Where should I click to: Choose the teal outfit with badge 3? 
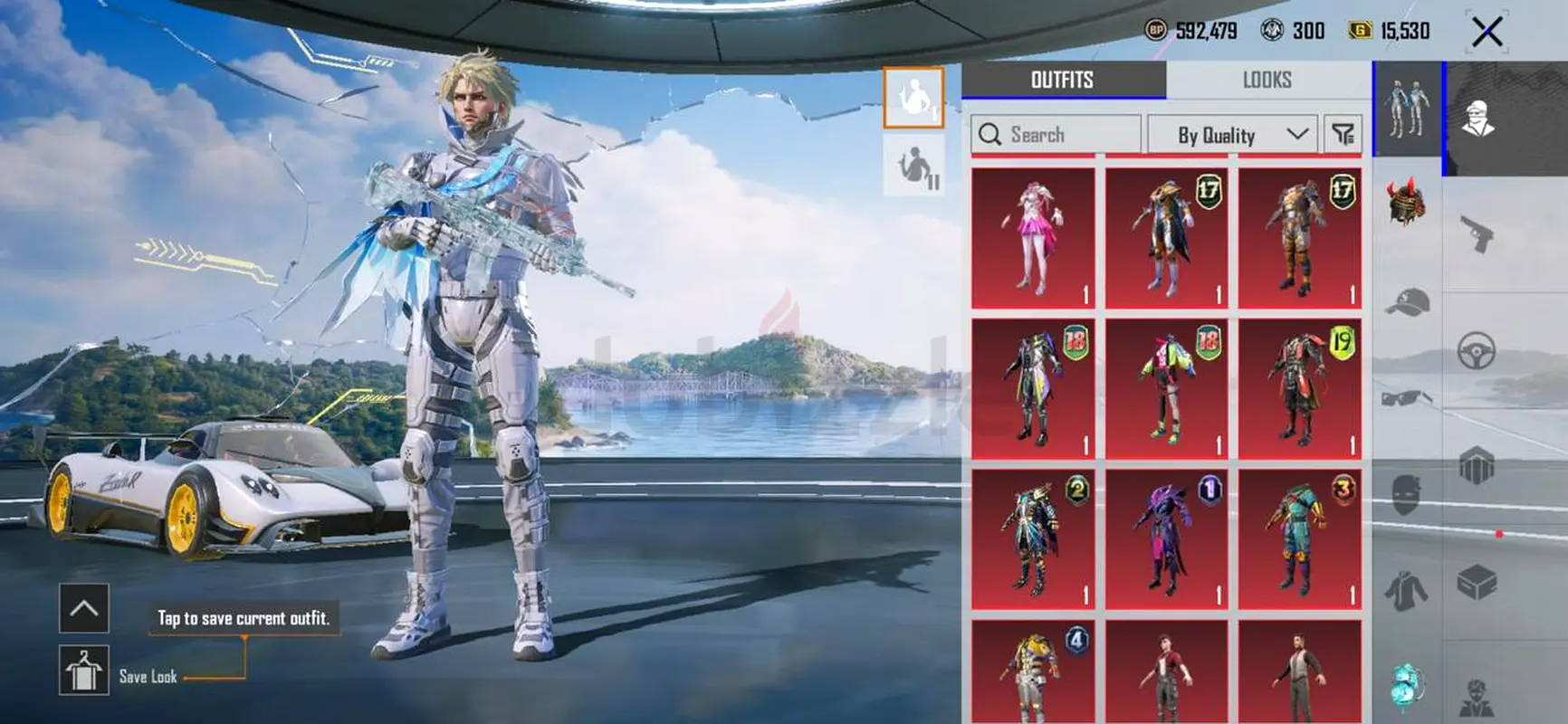click(1300, 538)
